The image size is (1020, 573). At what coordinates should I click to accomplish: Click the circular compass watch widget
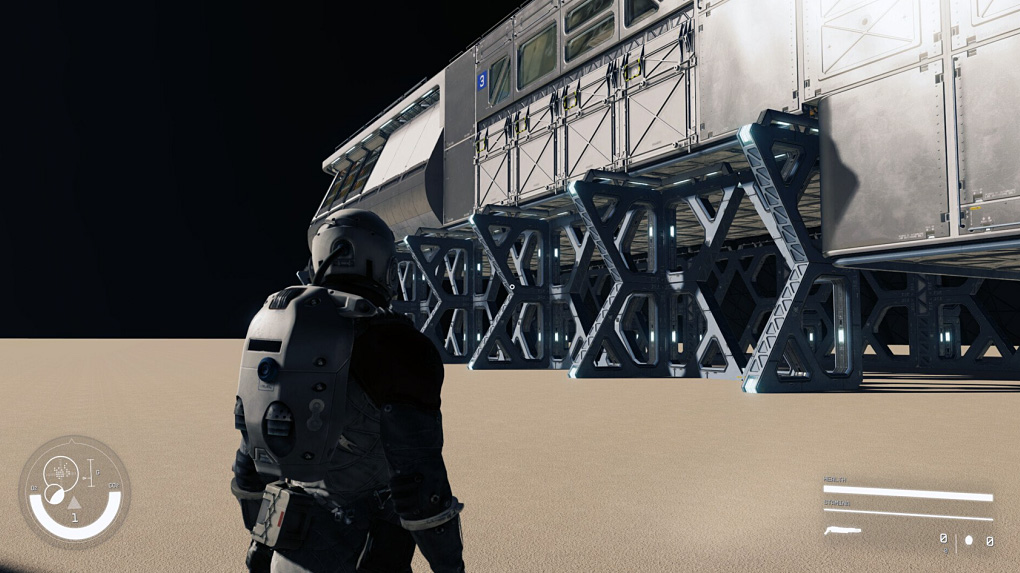[74, 491]
